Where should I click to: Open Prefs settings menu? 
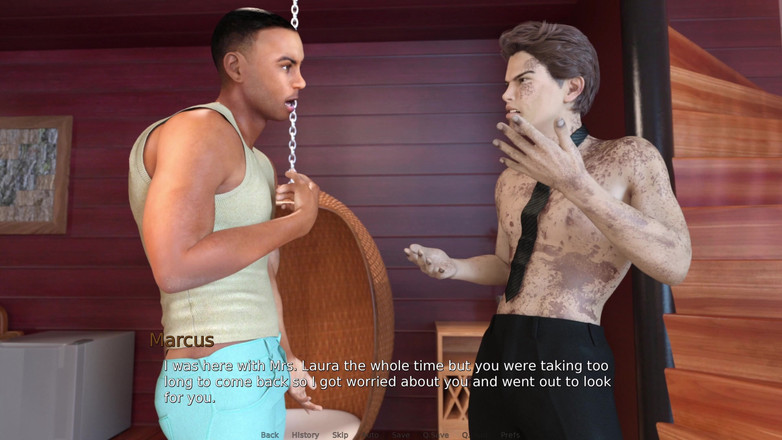510,435
